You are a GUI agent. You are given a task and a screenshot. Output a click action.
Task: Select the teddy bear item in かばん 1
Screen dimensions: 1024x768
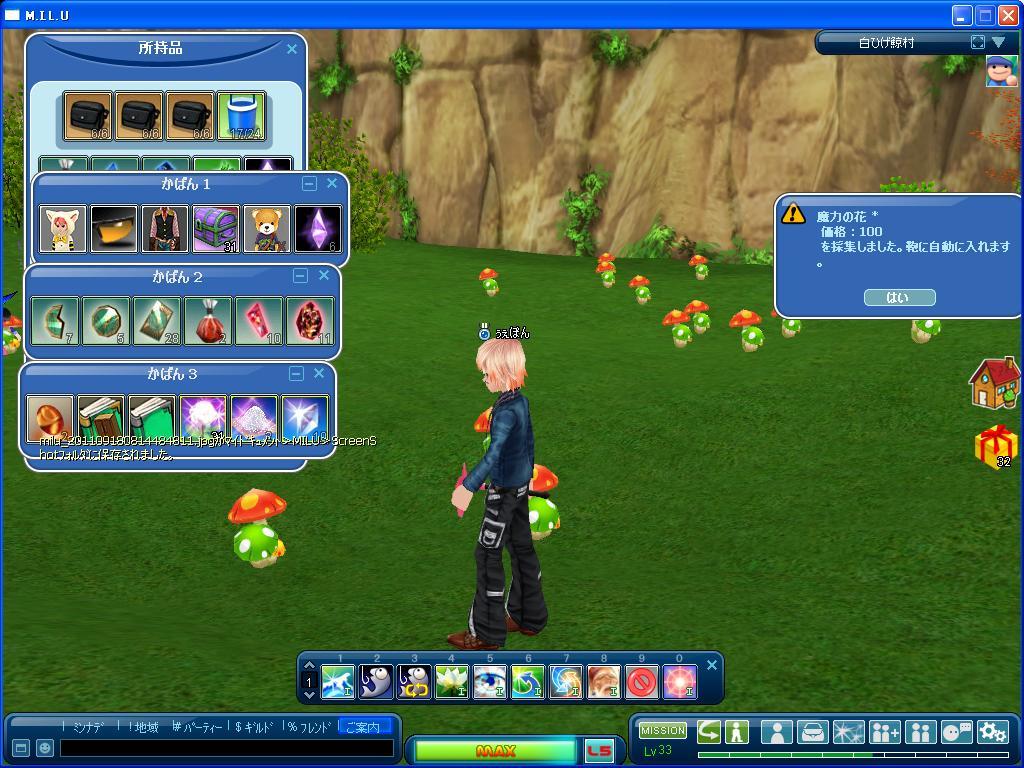click(266, 229)
